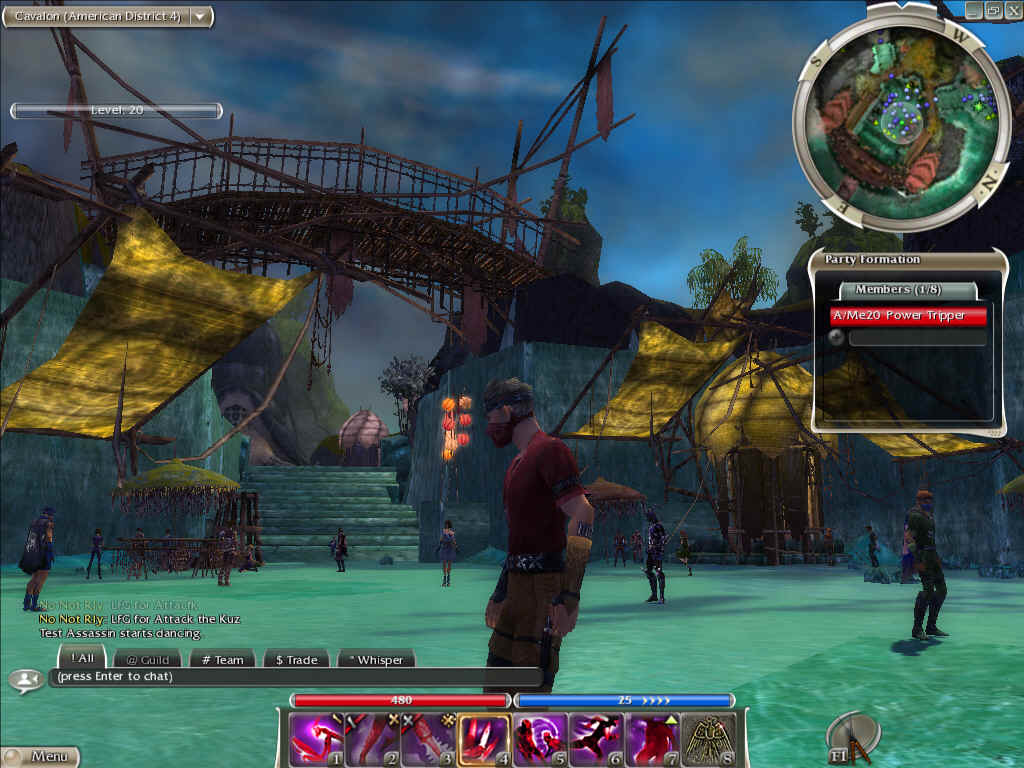Click the speech bubble chat icon

click(24, 679)
